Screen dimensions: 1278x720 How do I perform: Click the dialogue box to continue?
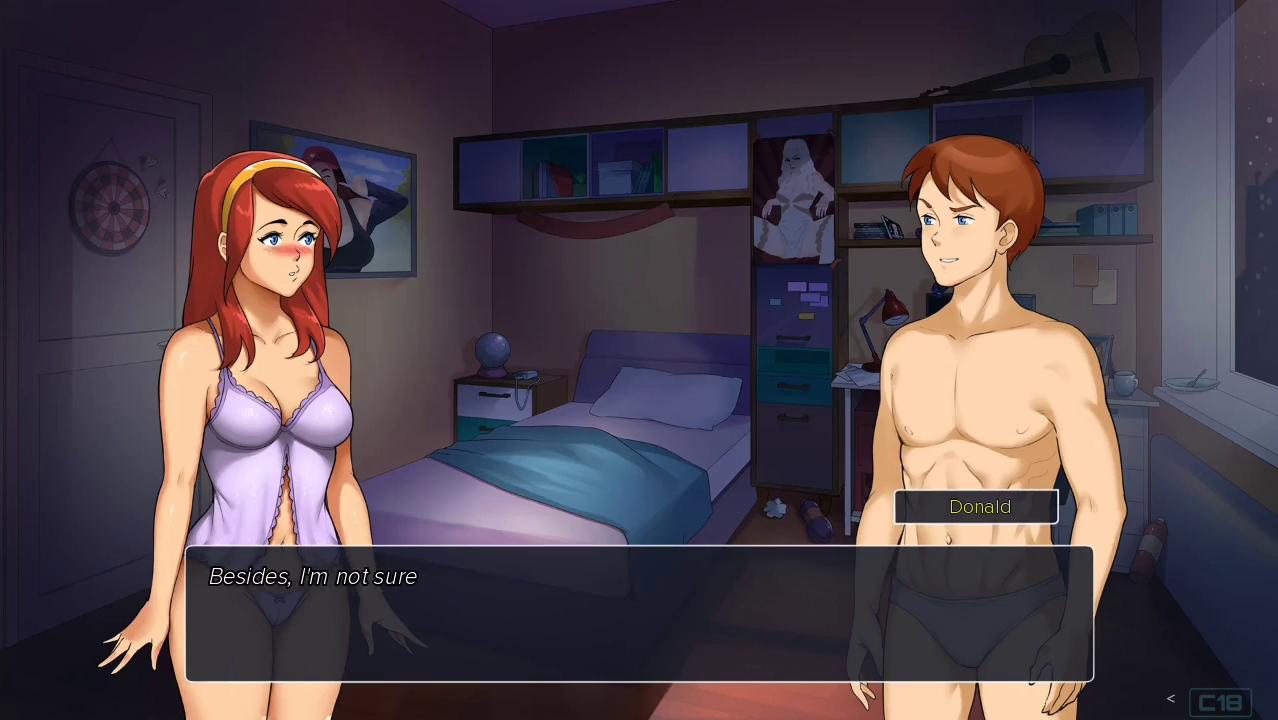[639, 613]
